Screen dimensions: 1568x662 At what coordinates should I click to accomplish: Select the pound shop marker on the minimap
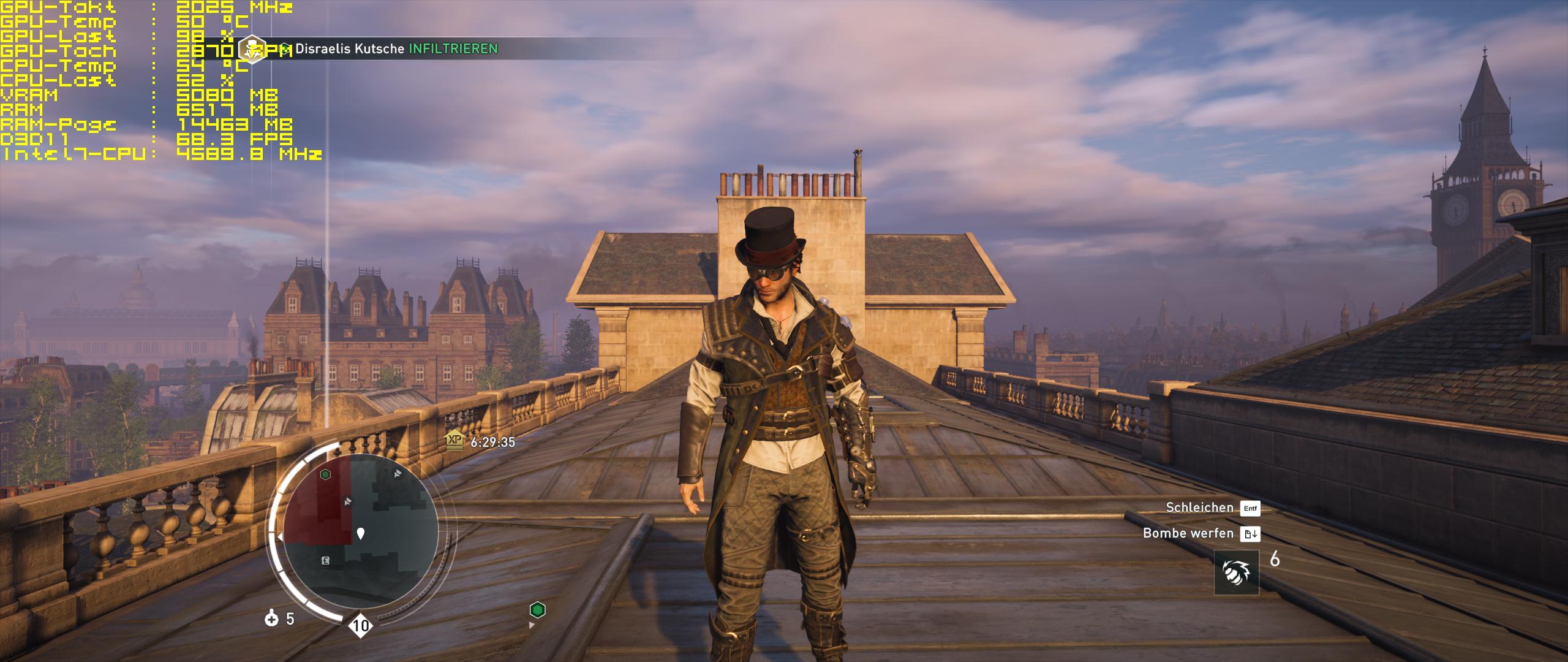326,560
